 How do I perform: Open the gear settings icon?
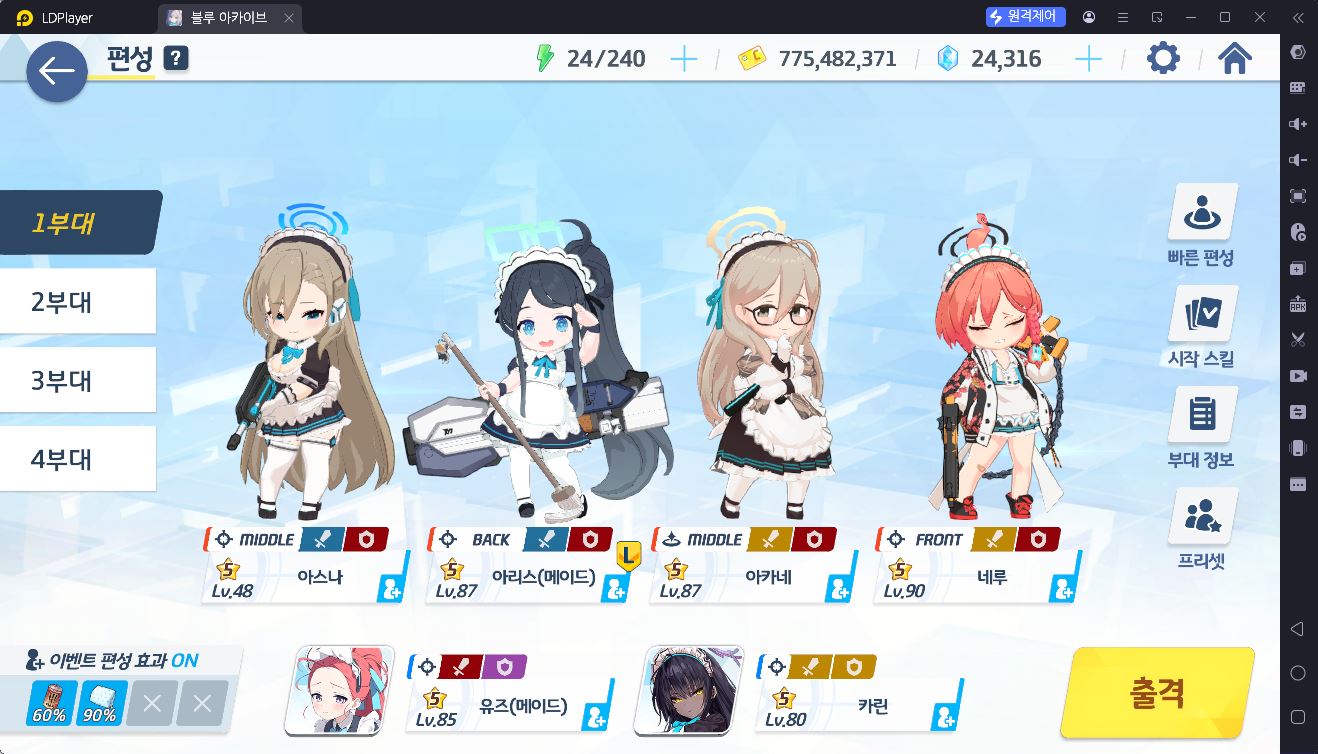point(1163,59)
